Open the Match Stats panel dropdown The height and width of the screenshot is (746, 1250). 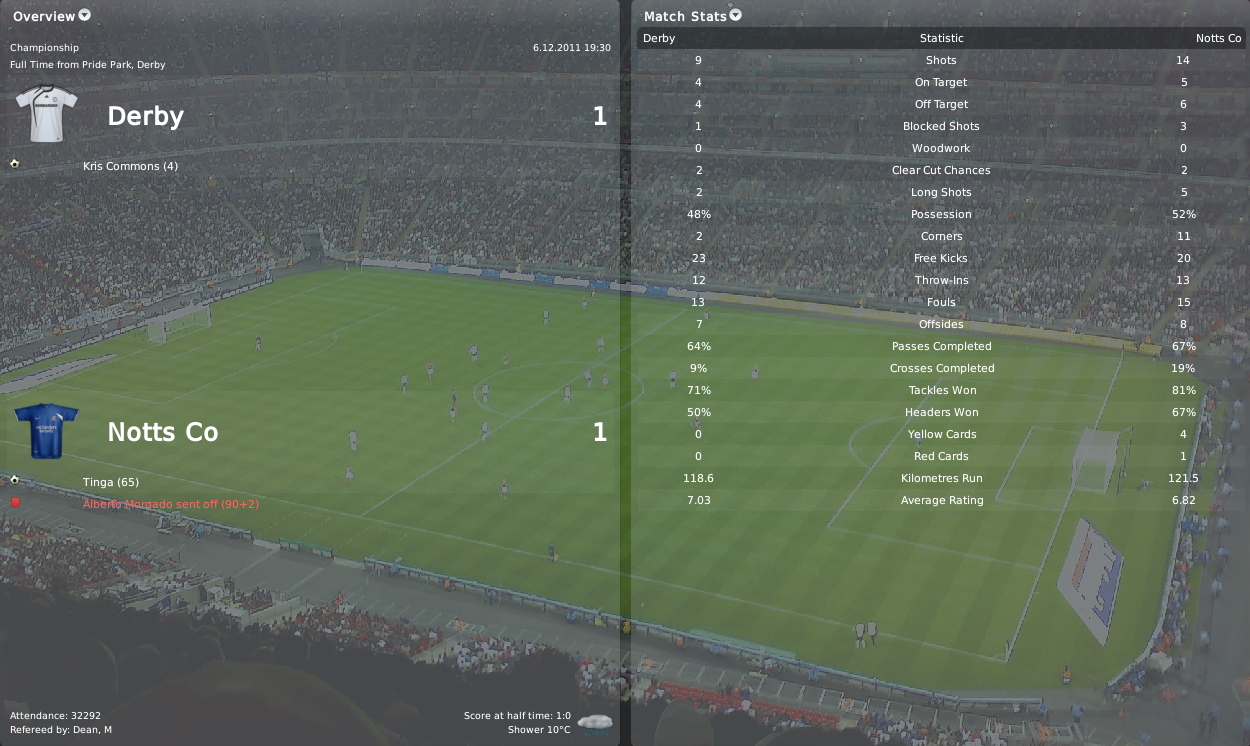(x=736, y=15)
